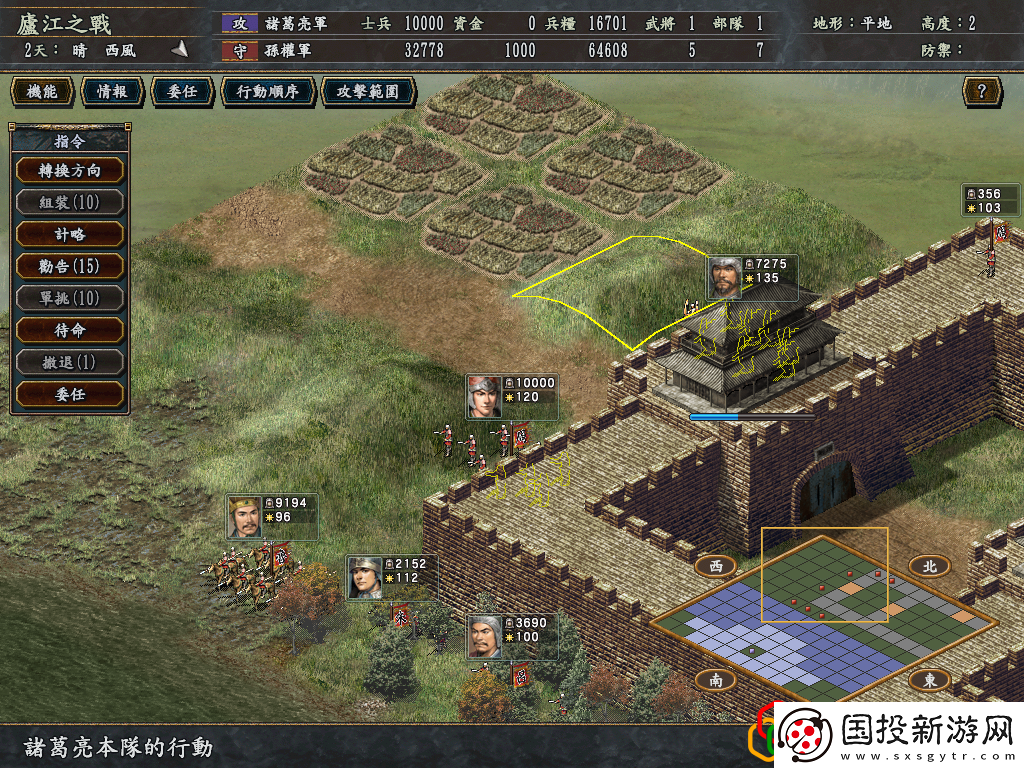
Task: Select the 勸告(15) persuade command
Action: click(x=70, y=266)
